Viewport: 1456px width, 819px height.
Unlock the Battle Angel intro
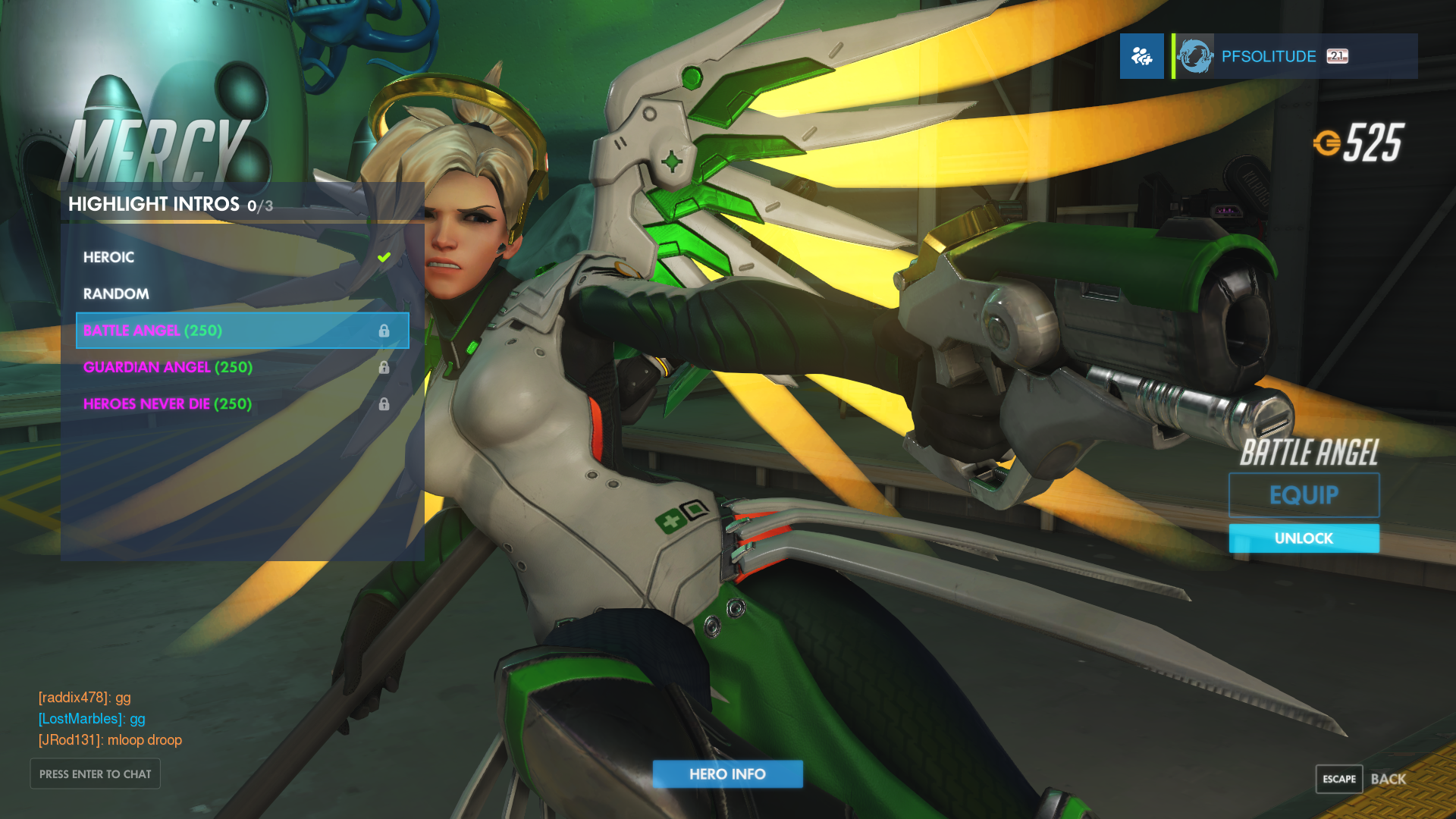click(1304, 538)
